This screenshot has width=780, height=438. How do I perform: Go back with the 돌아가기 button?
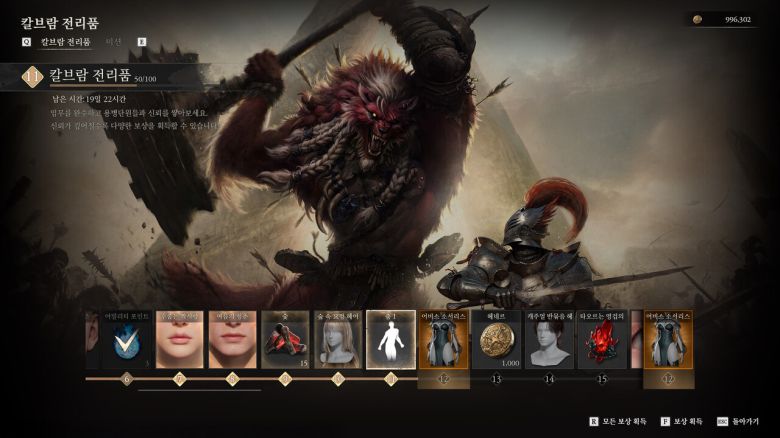739,422
